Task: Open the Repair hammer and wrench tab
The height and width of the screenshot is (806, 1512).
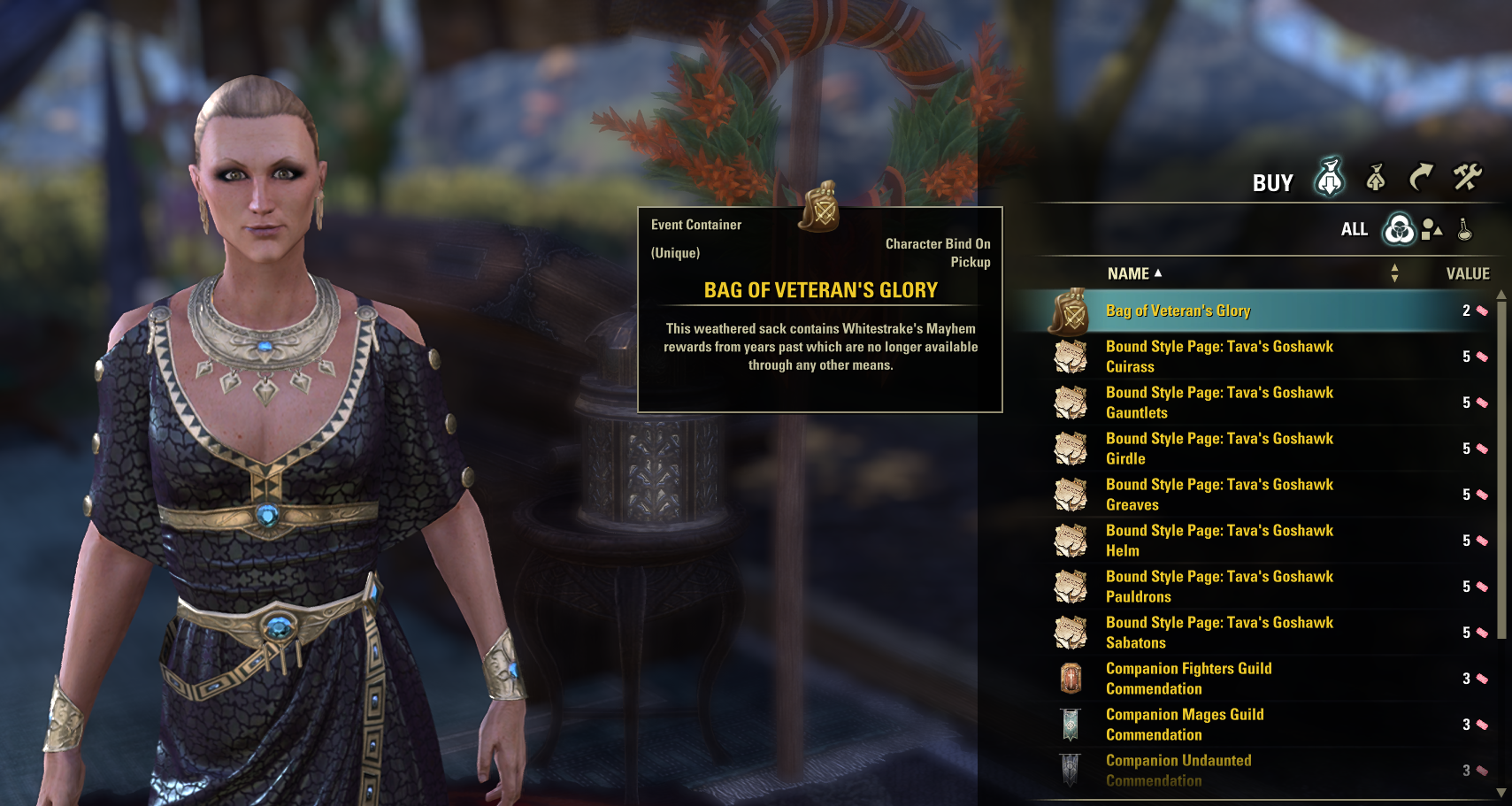Action: click(x=1467, y=177)
